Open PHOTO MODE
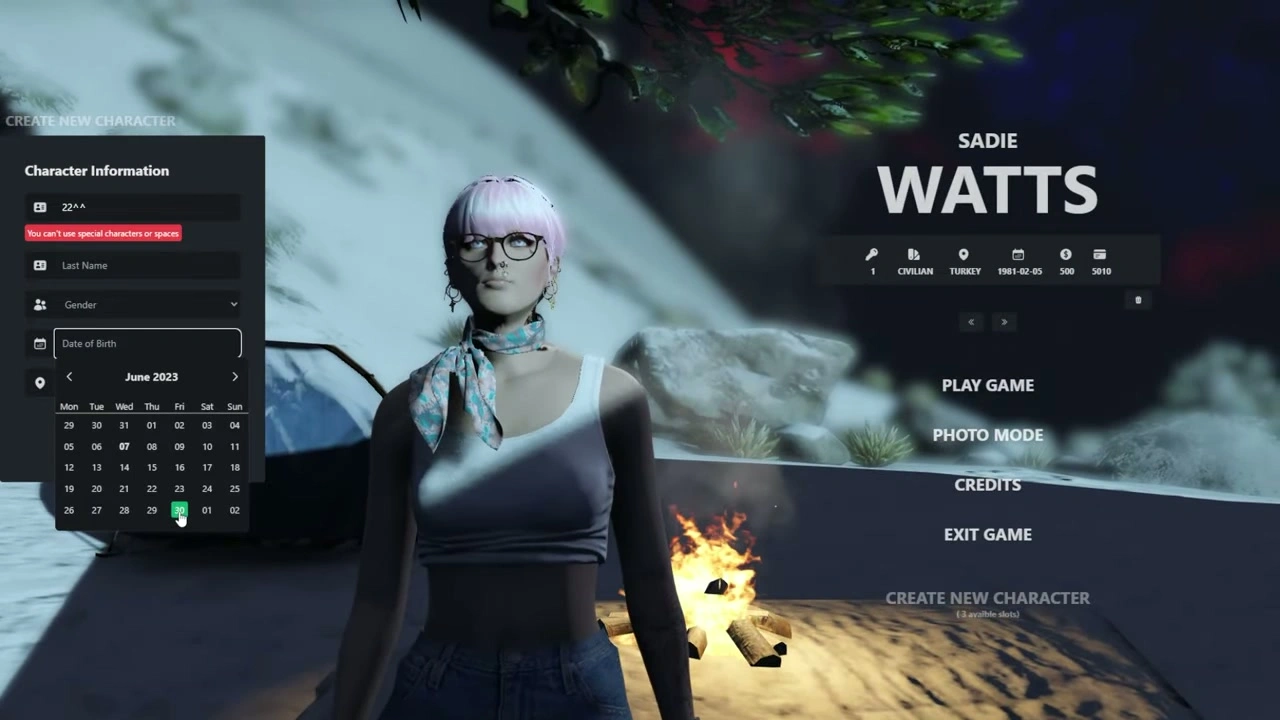Screen dimensions: 1280x720 987,435
